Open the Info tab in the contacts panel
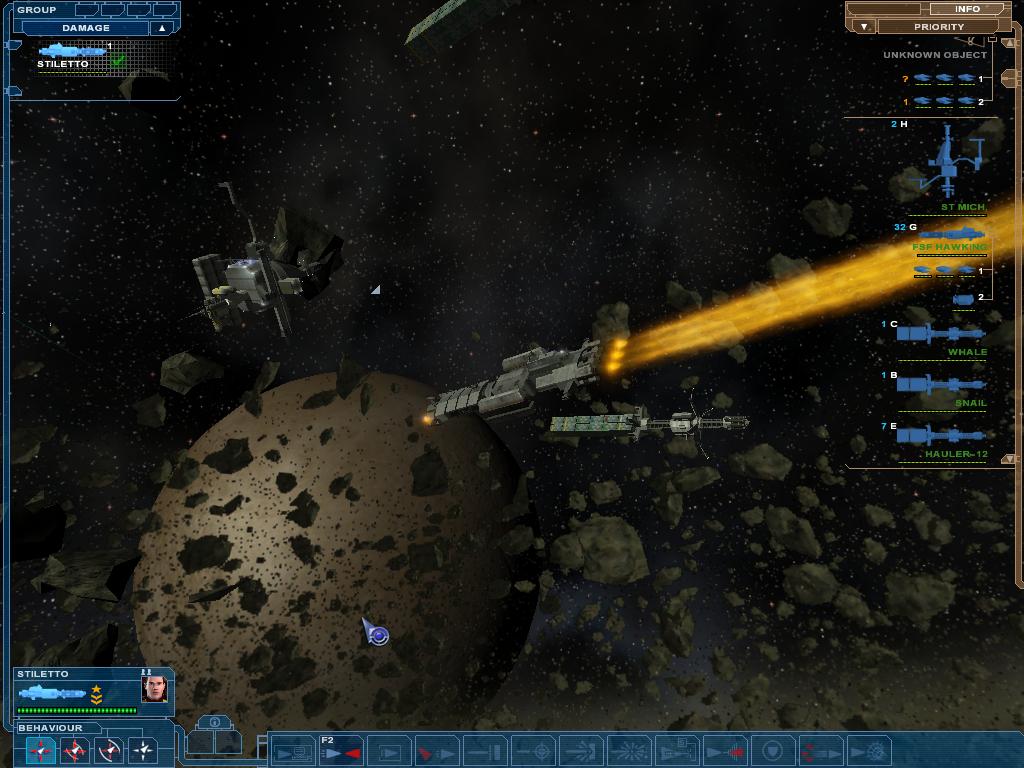Screen dimensions: 1024x768 click(967, 9)
